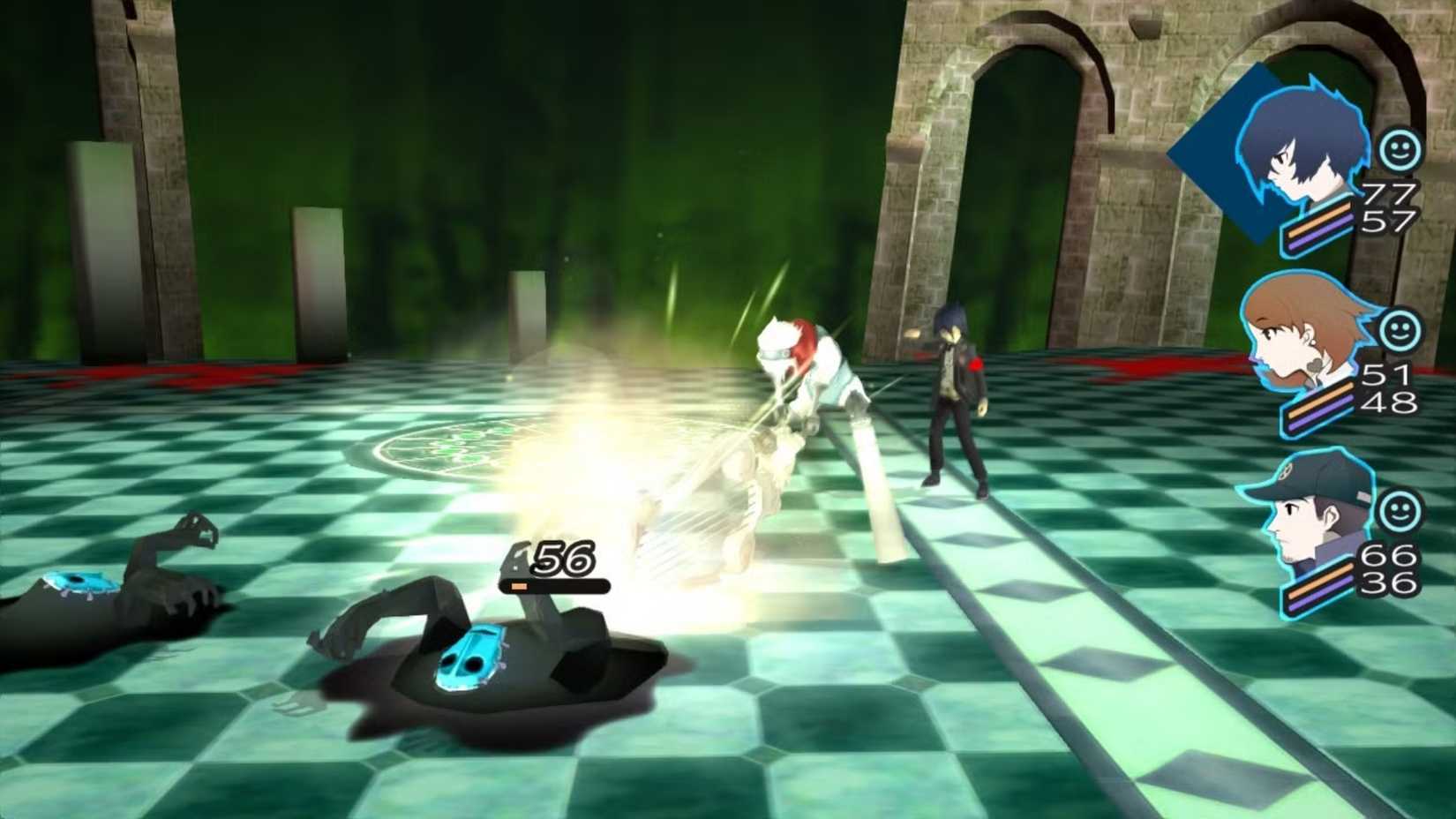Viewport: 1456px width, 819px height.
Task: Click the fallen shadow on the far left
Action: tap(97, 582)
